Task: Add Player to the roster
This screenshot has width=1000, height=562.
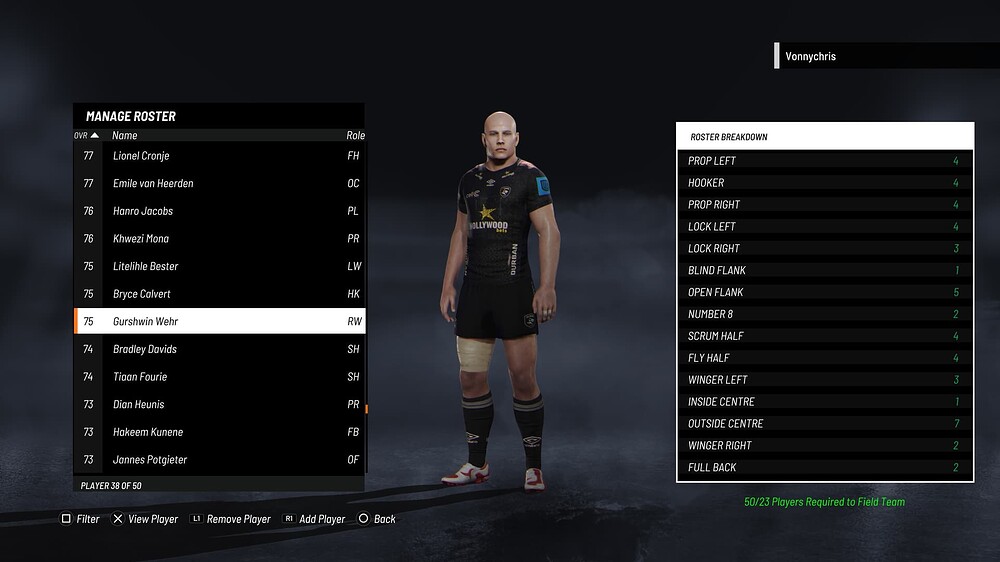Action: pos(314,519)
